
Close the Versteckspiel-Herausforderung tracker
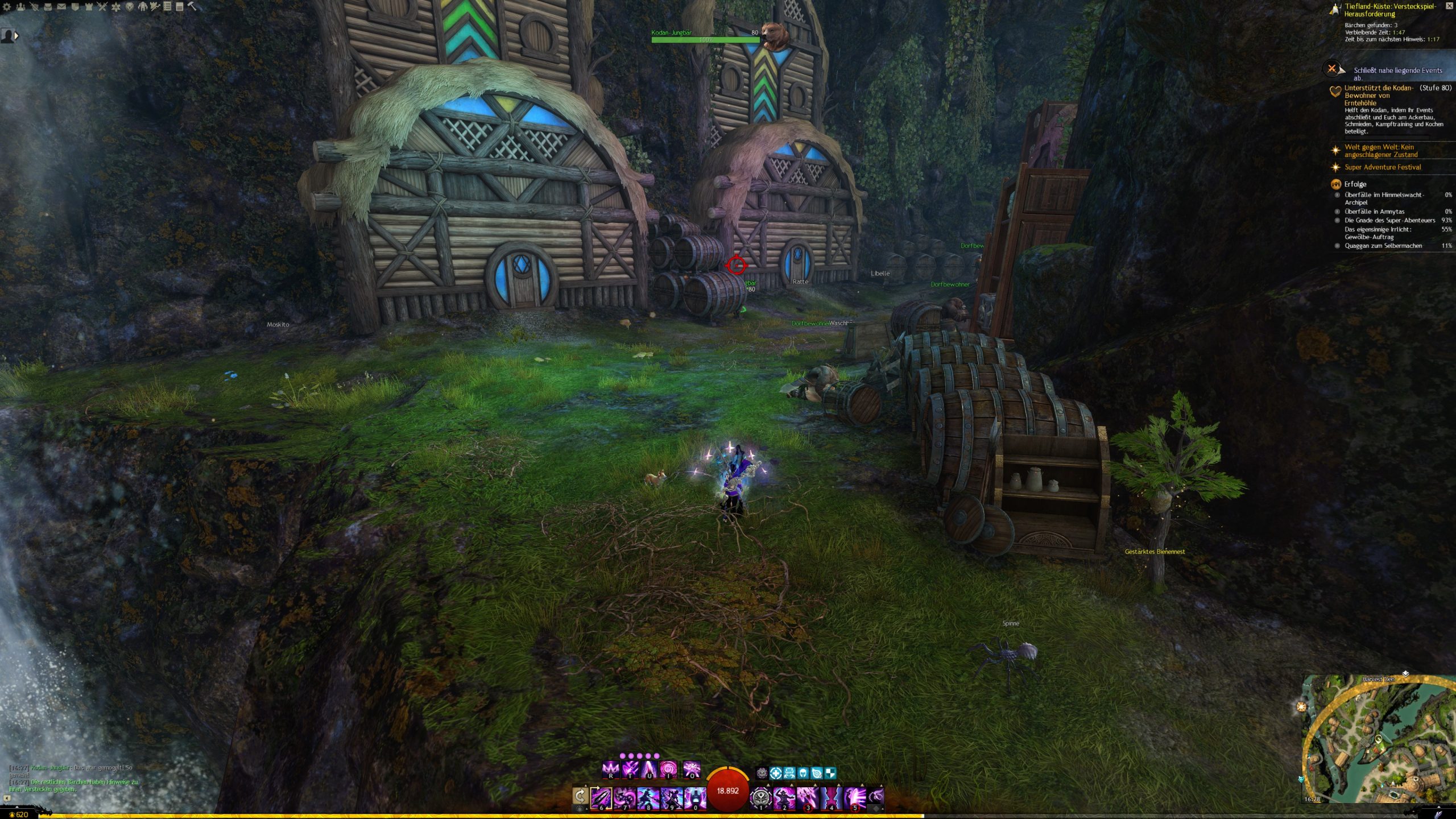tap(1449, 6)
